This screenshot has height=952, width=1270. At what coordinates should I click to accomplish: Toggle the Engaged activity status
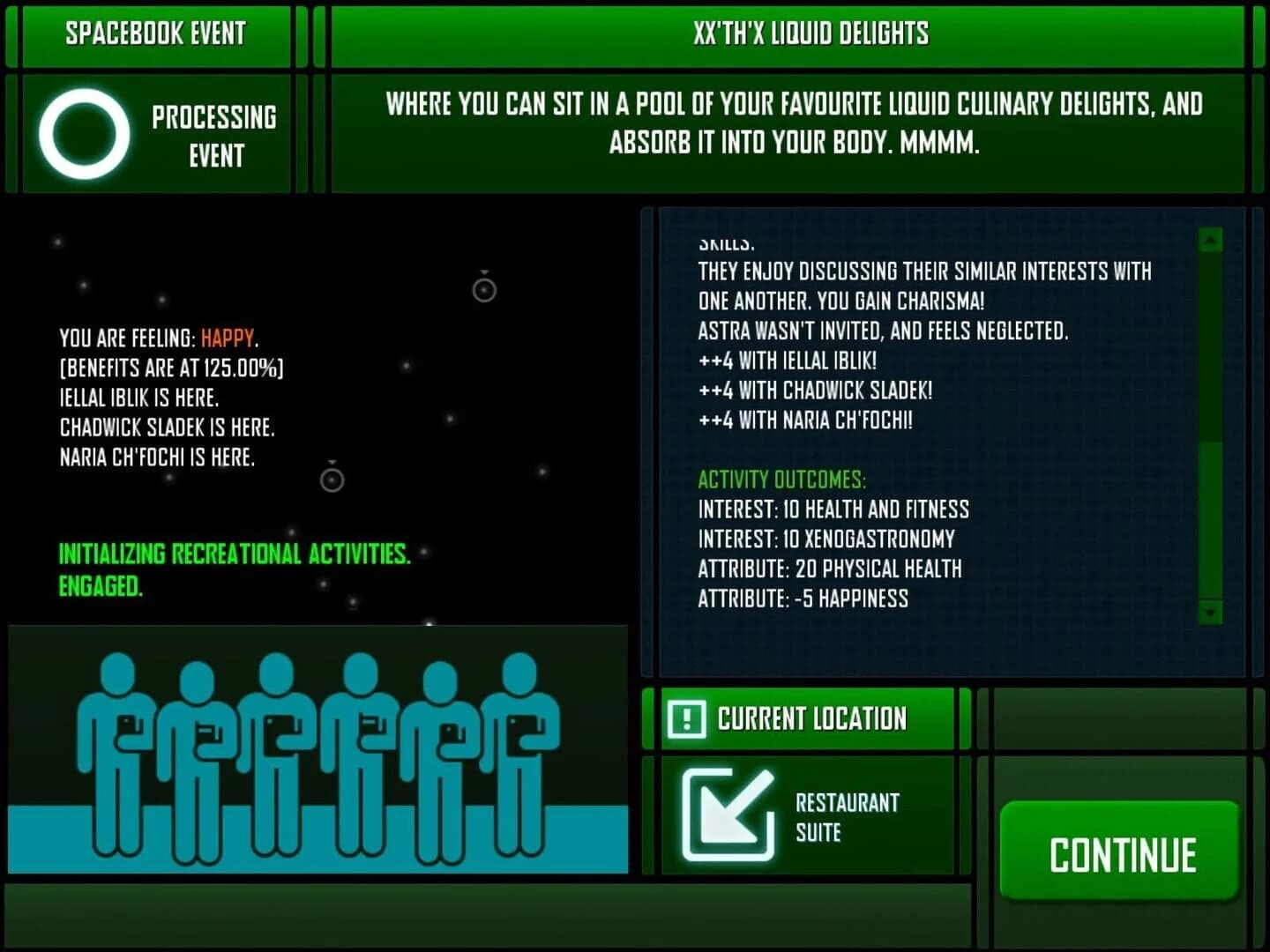point(100,584)
